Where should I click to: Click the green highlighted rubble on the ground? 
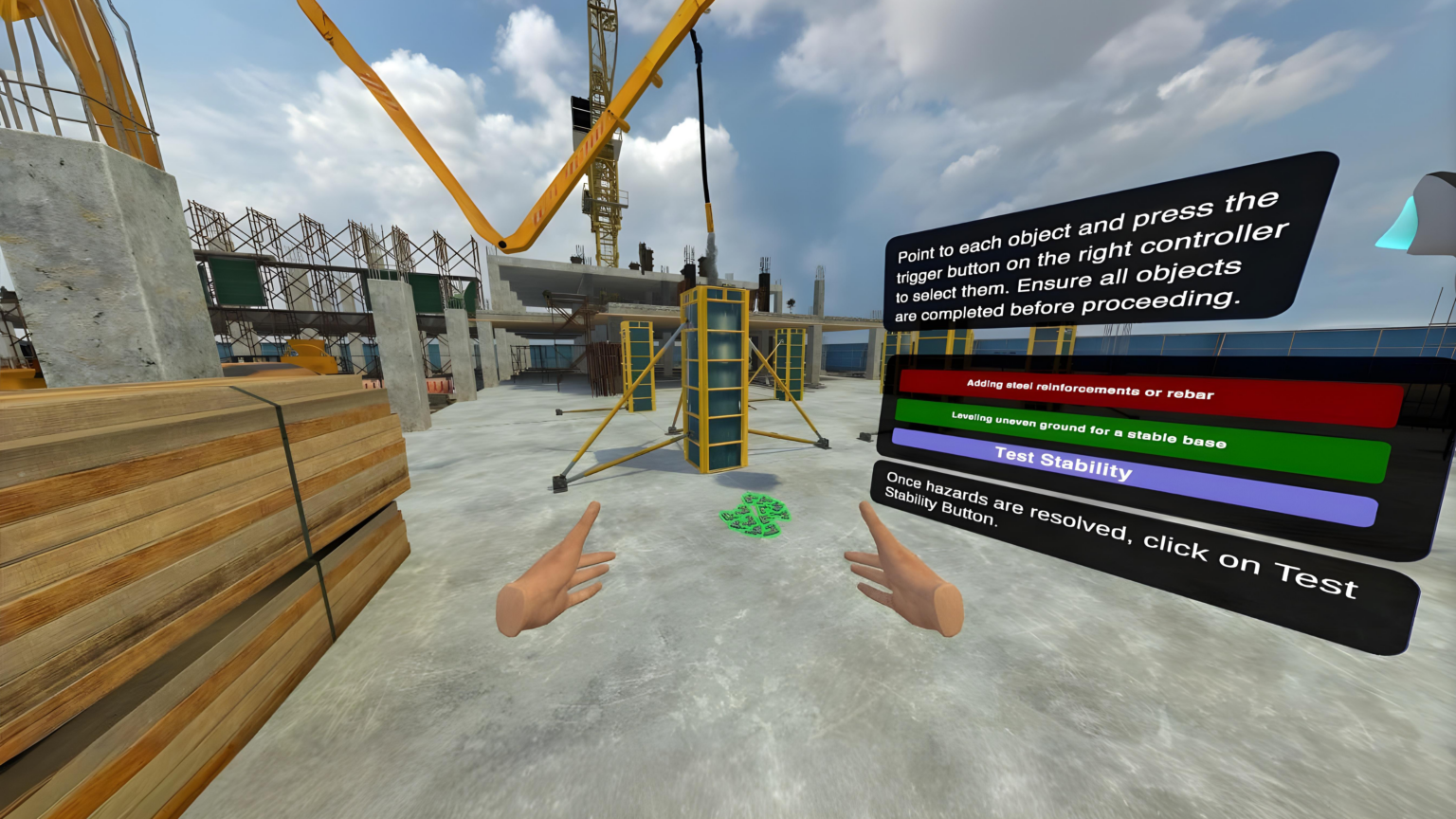(x=754, y=512)
